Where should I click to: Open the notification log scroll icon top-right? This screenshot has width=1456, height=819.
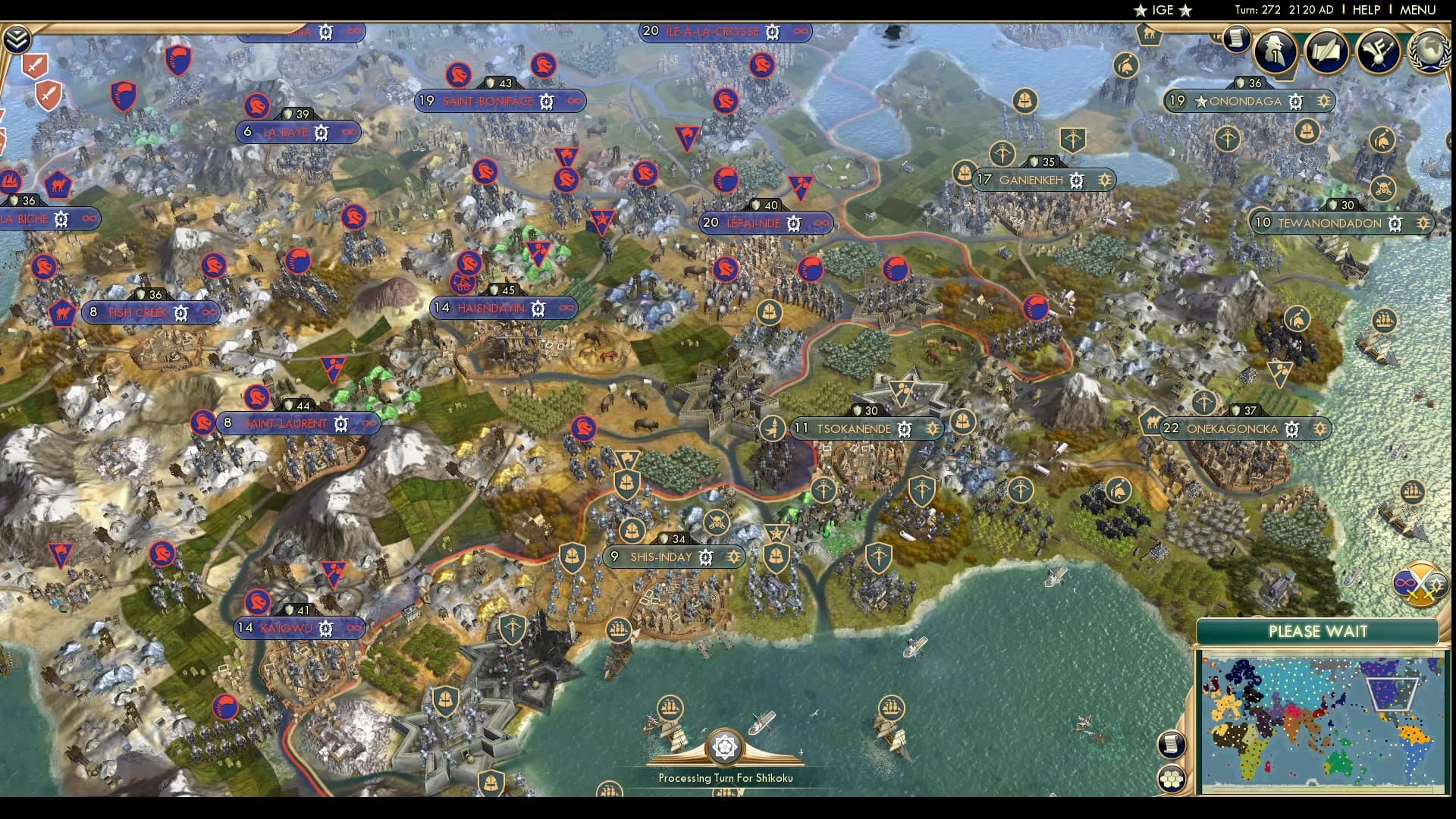(1238, 36)
